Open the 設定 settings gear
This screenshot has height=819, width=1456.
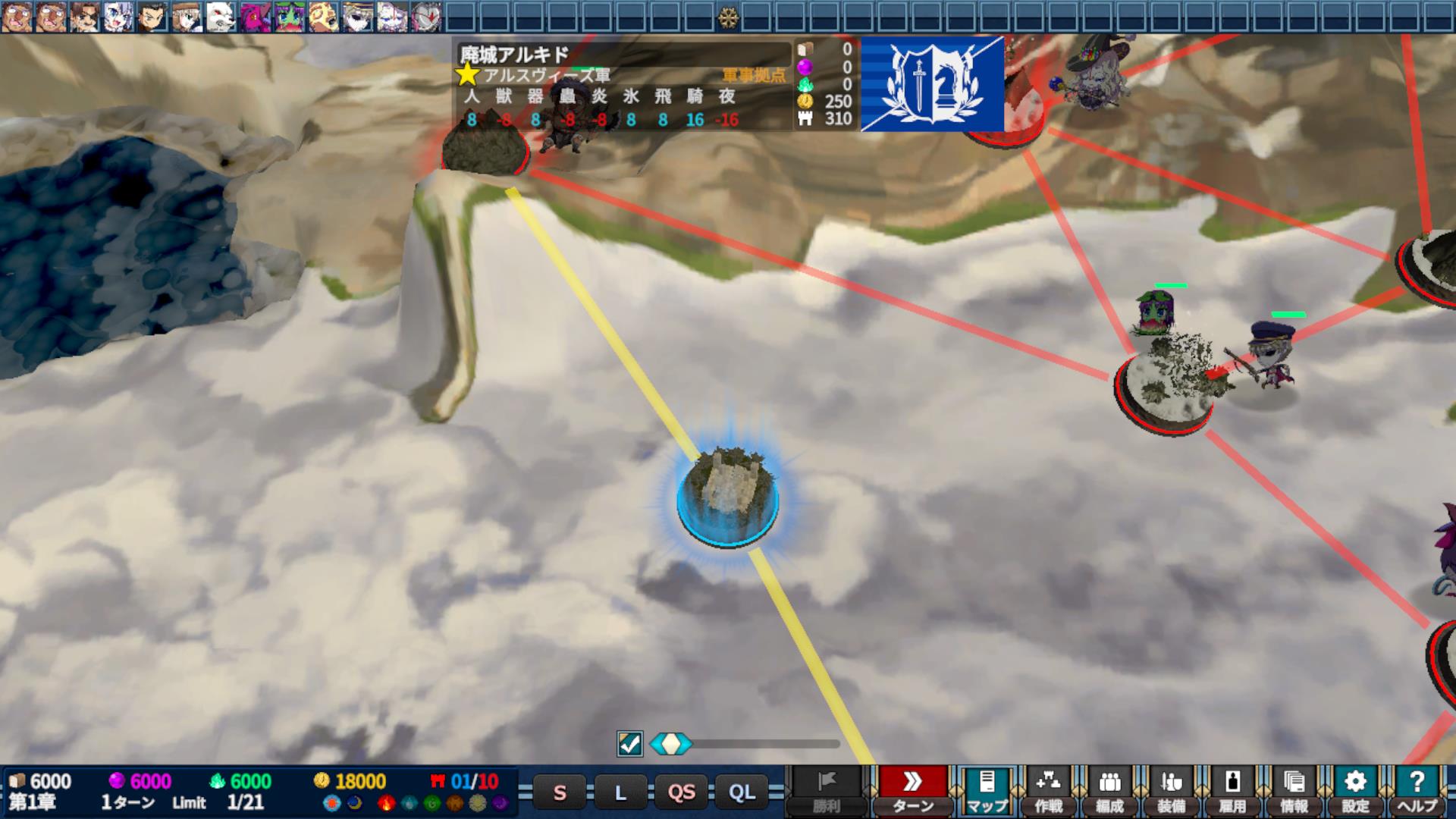[x=1355, y=790]
